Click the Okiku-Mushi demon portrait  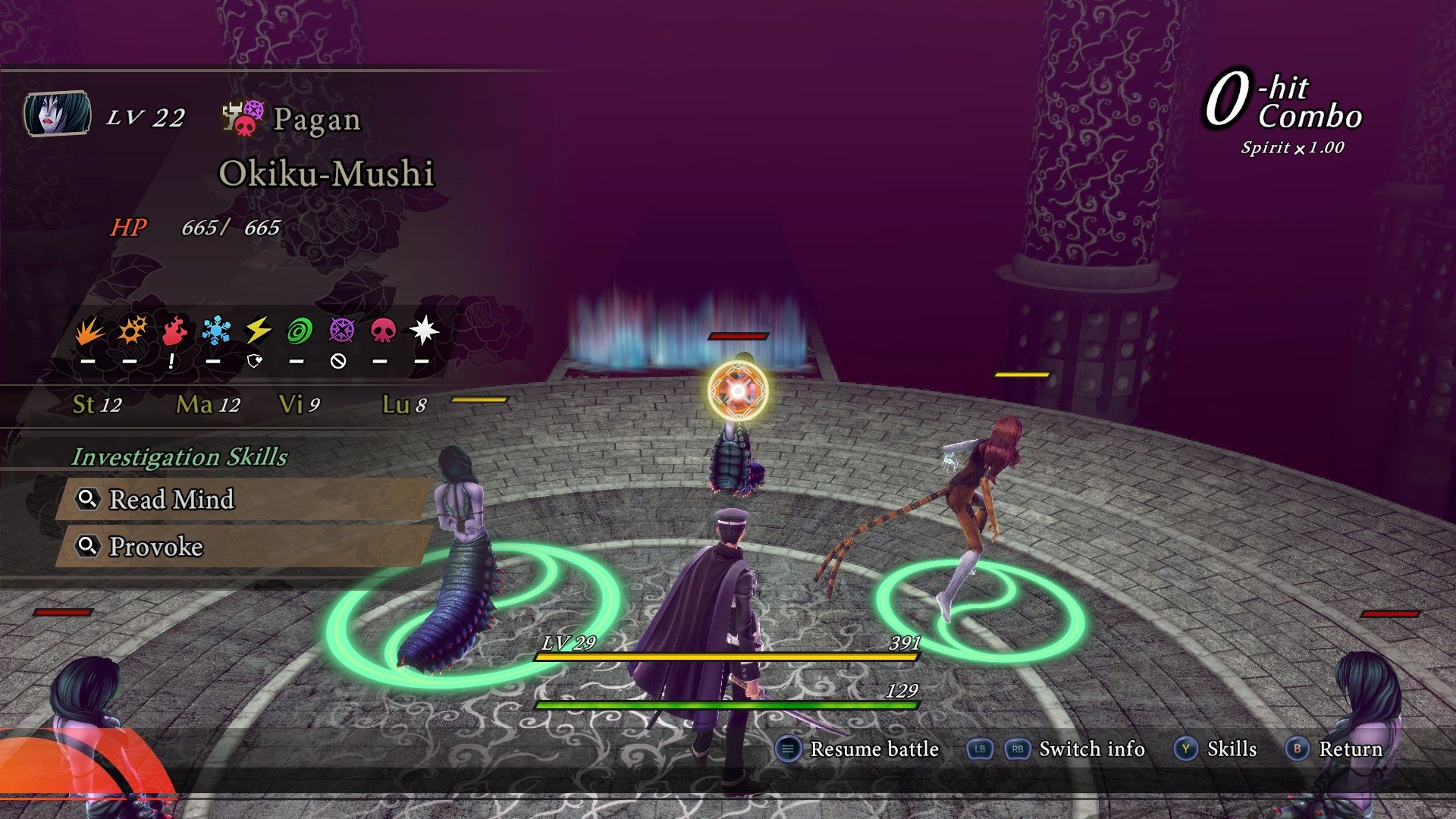tap(58, 114)
